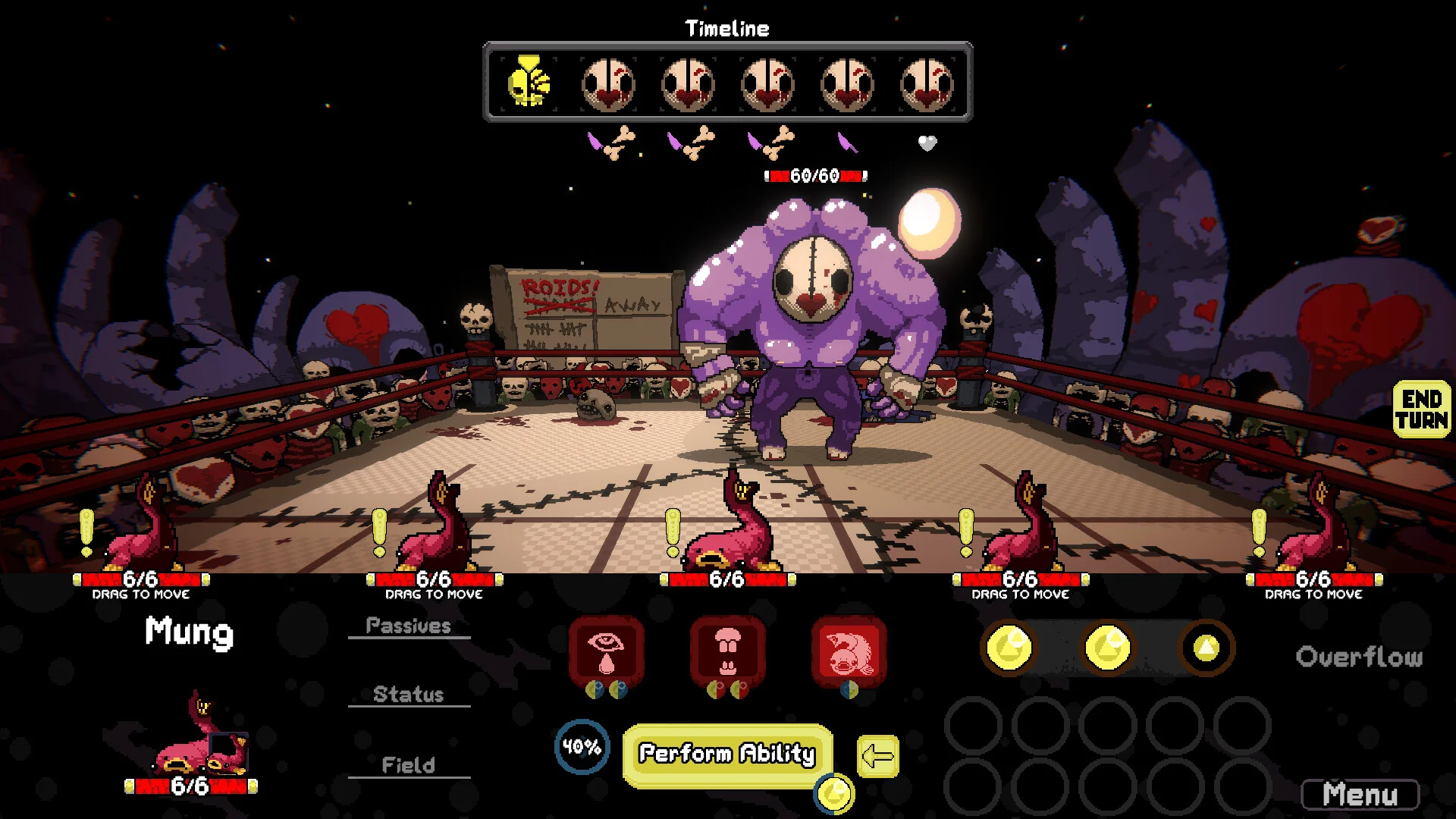Switch to the Status section
Screen dimensions: 1456x819
click(x=409, y=695)
